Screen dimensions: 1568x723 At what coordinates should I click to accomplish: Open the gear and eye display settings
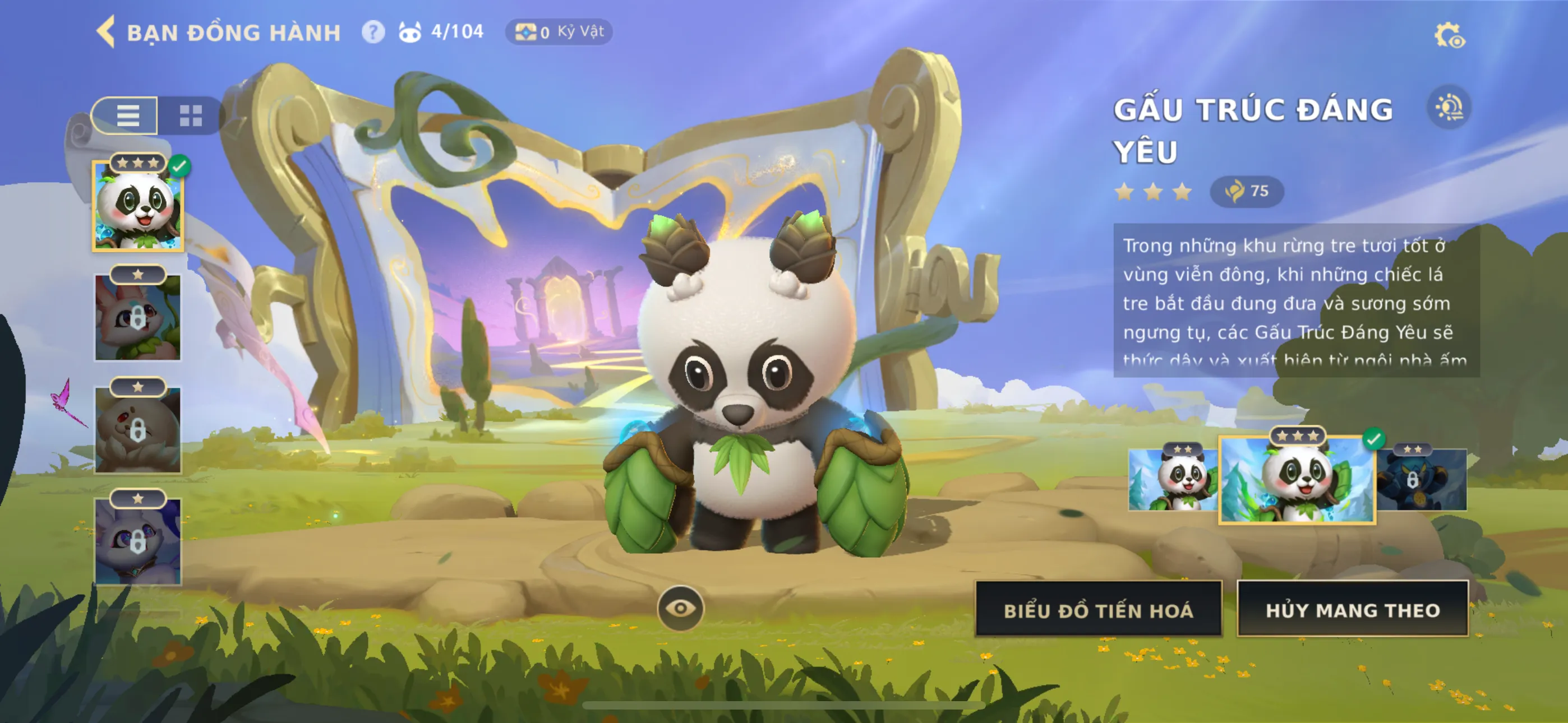pyautogui.click(x=1449, y=35)
